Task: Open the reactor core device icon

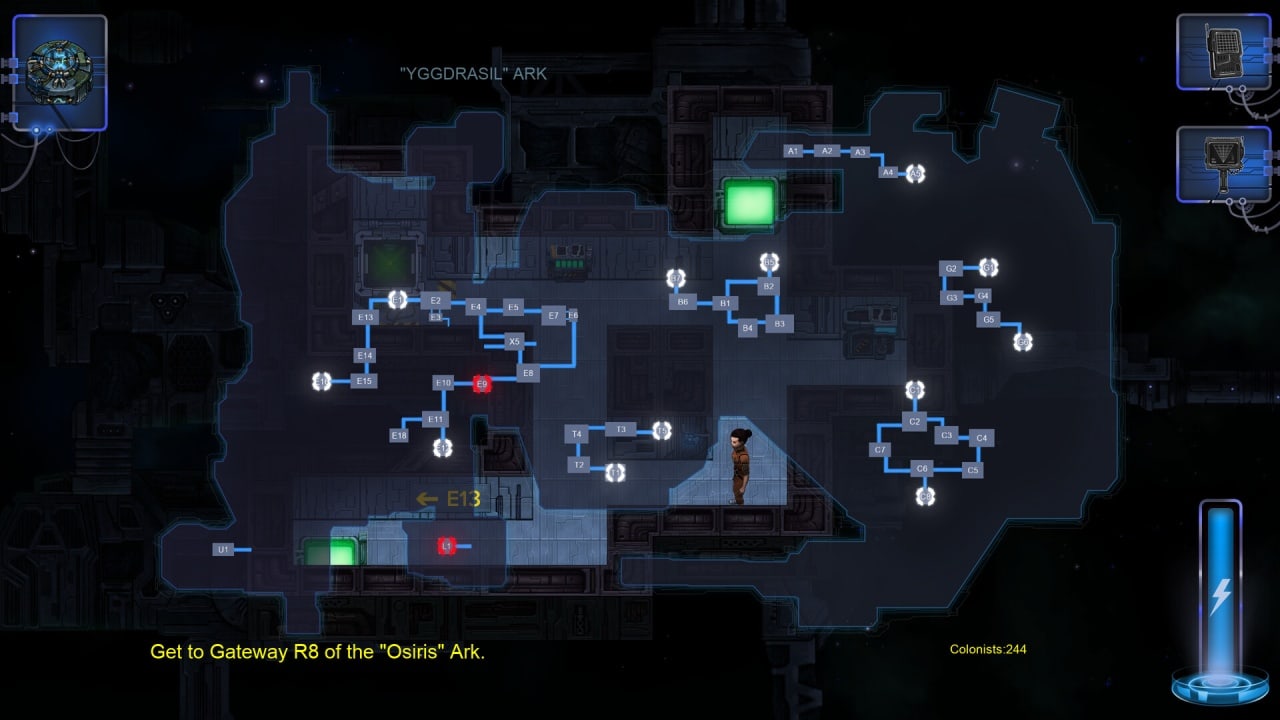Action: click(x=59, y=71)
